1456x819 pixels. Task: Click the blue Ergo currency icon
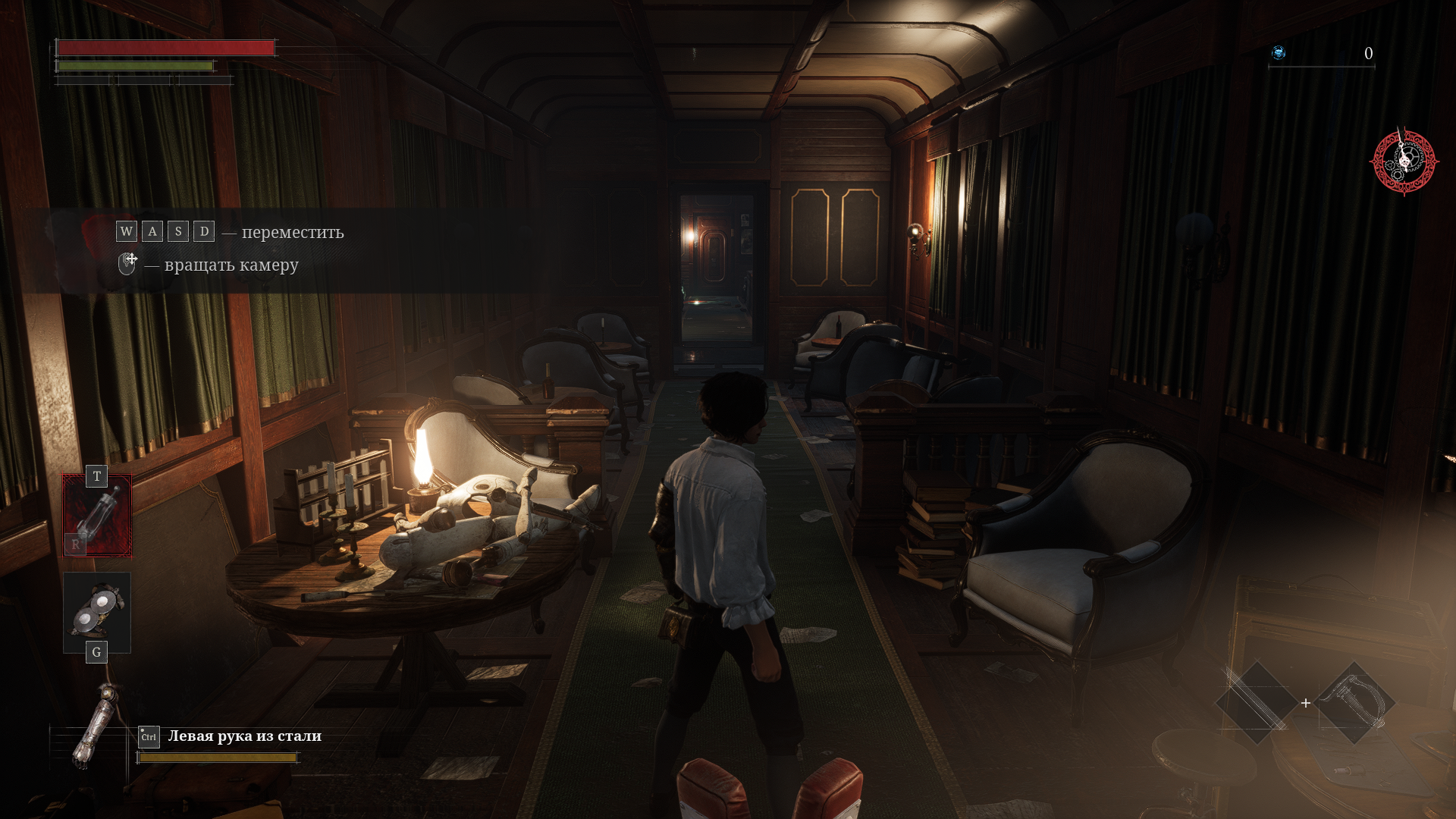(x=1279, y=52)
